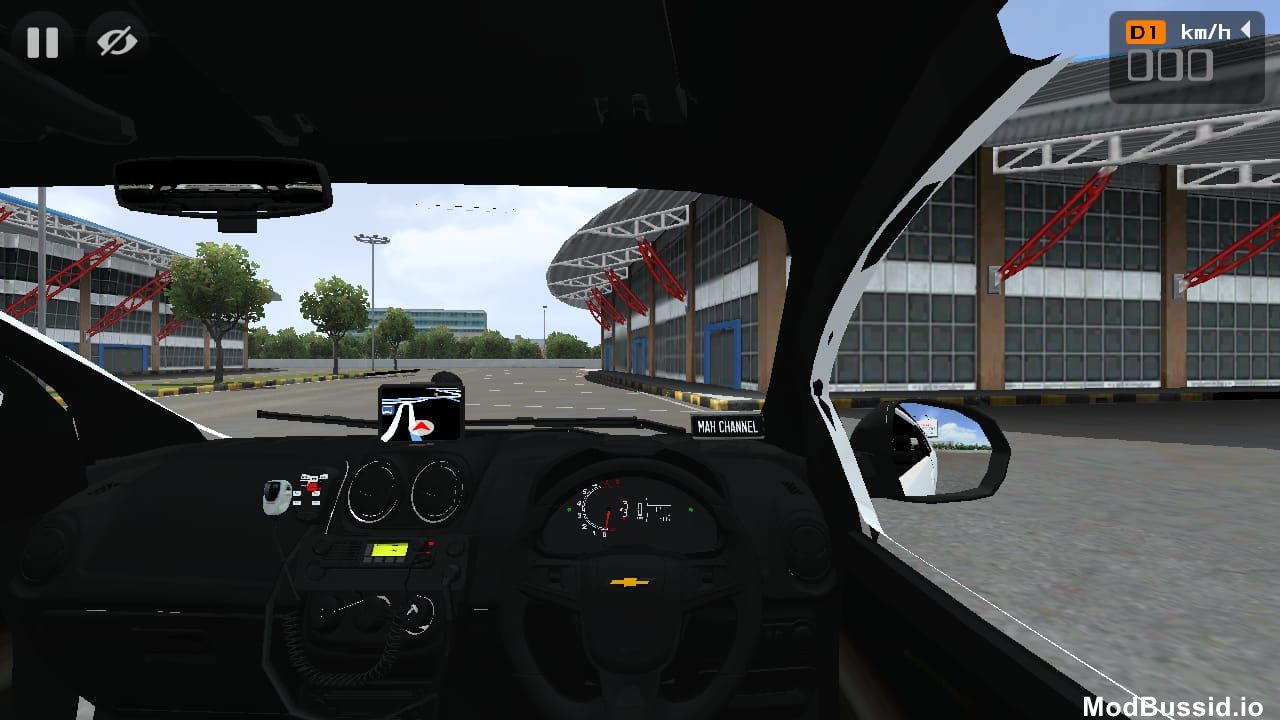Click the pause icon top left
The height and width of the screenshot is (720, 1280).
tap(42, 42)
